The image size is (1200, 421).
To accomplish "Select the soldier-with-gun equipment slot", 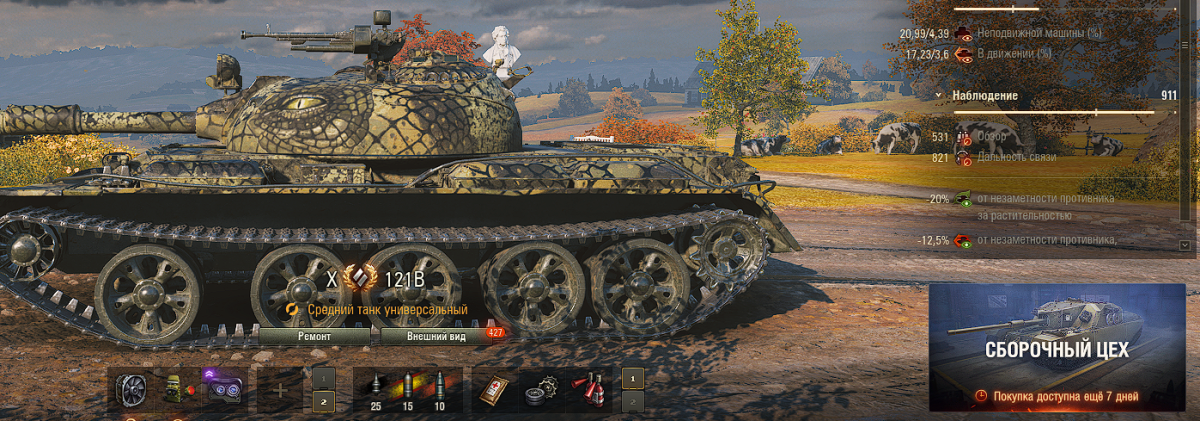I will tap(178, 389).
